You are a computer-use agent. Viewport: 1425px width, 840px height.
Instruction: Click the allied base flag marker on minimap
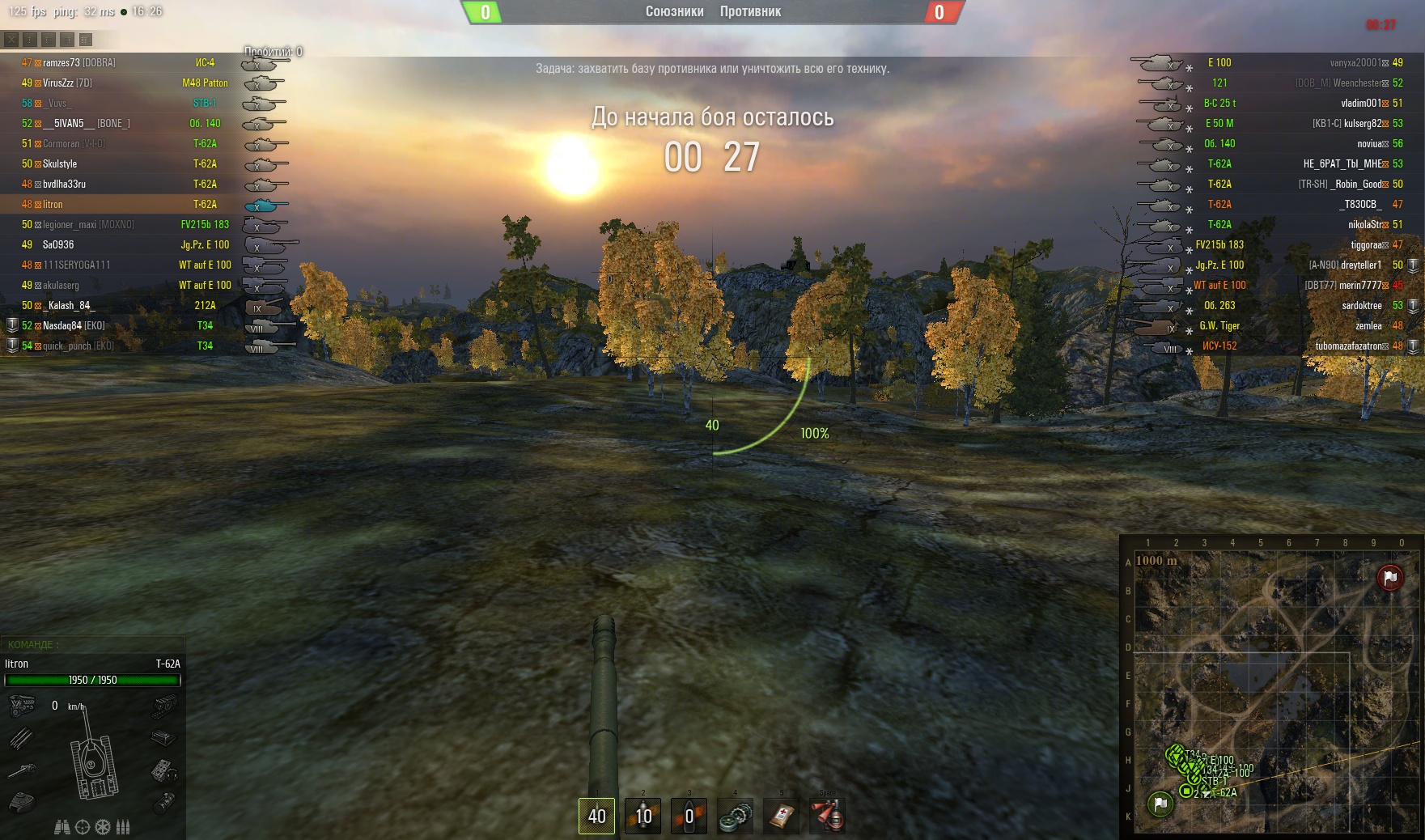(1160, 804)
